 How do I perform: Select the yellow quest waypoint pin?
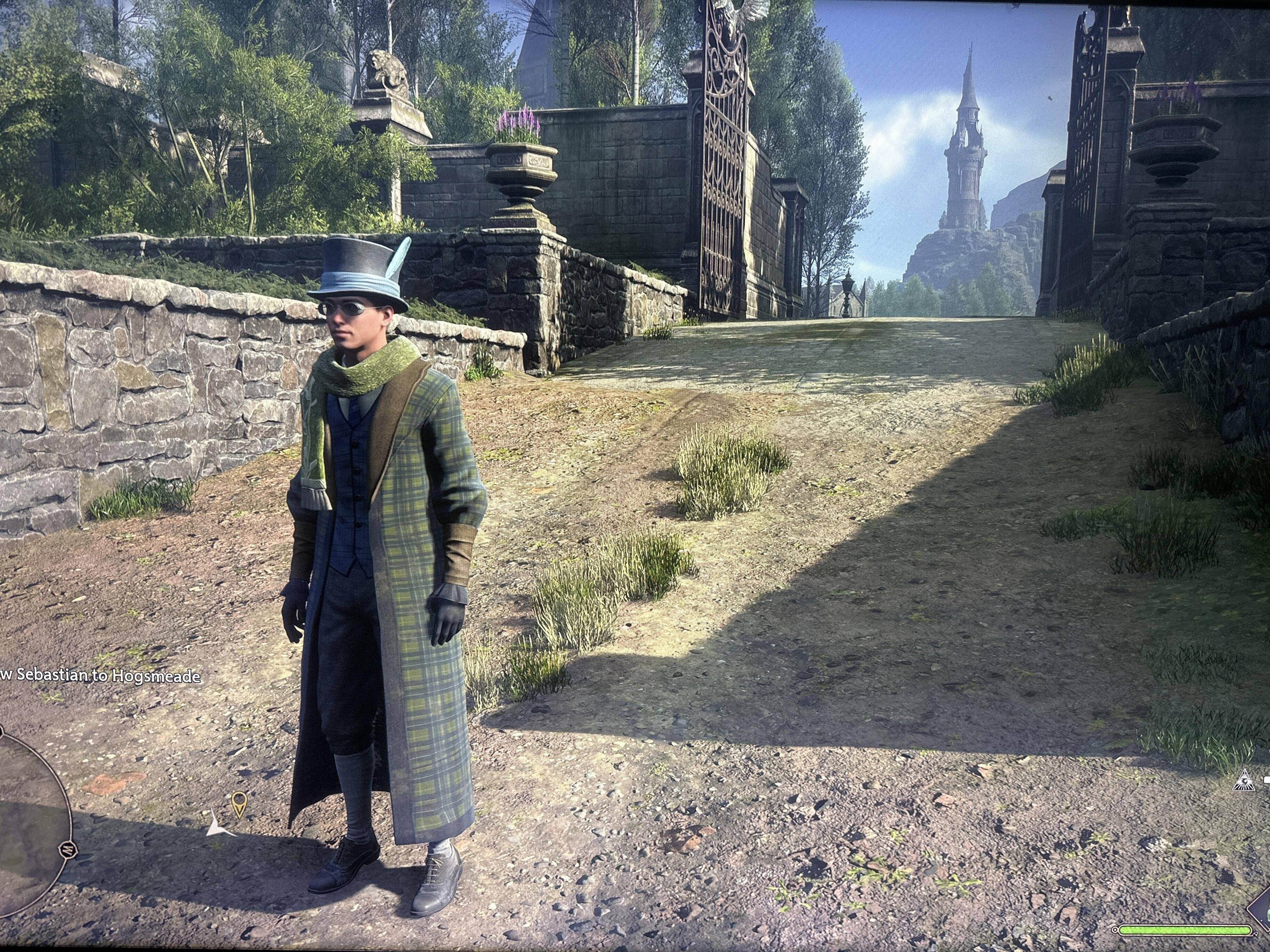tap(238, 803)
